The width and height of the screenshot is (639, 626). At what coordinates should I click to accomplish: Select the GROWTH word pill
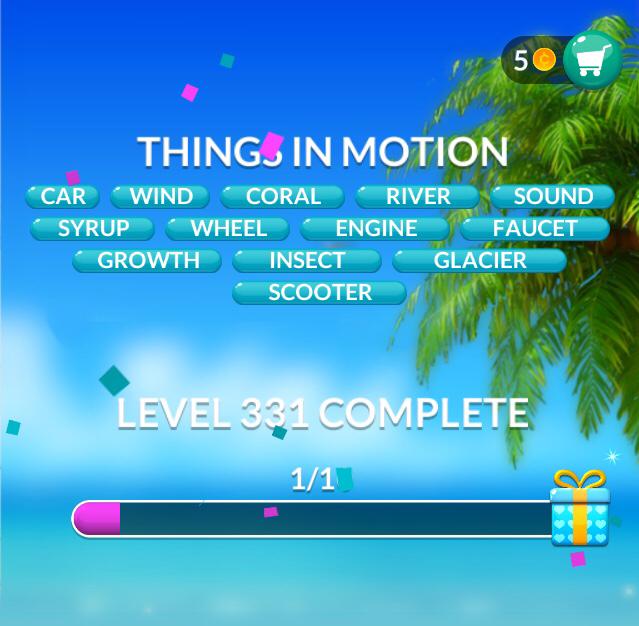click(x=148, y=260)
